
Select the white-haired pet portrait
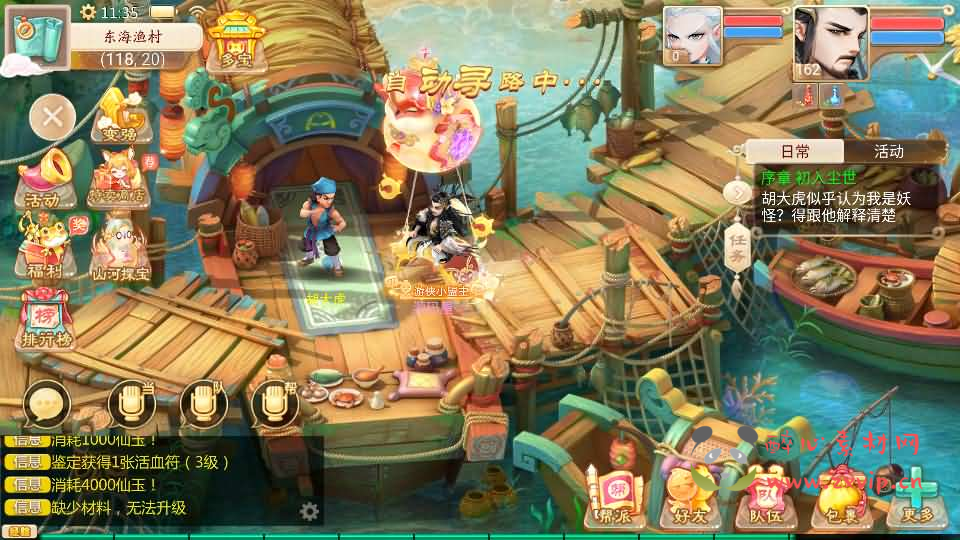point(692,35)
